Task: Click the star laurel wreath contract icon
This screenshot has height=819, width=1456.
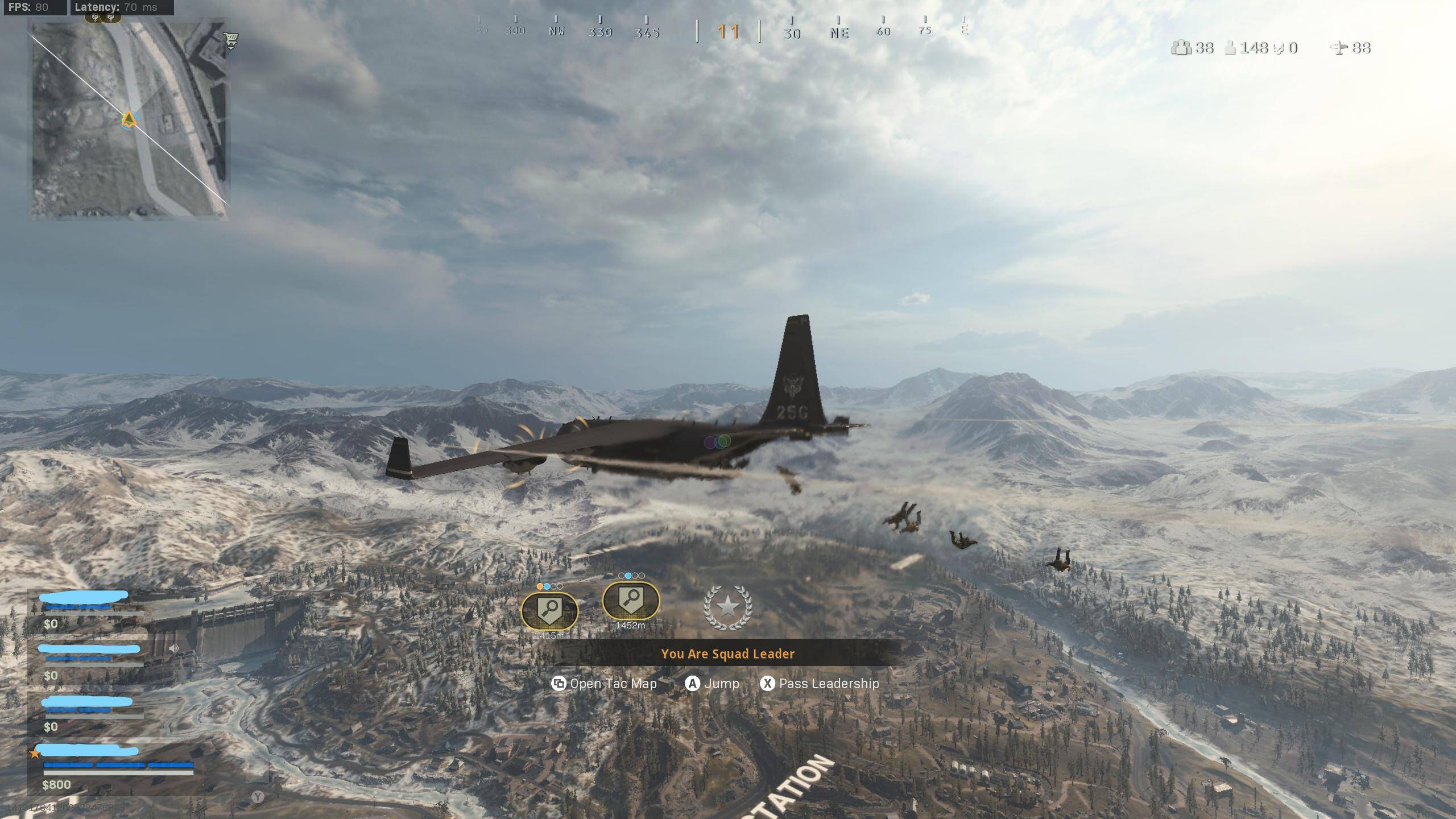Action: click(x=728, y=607)
